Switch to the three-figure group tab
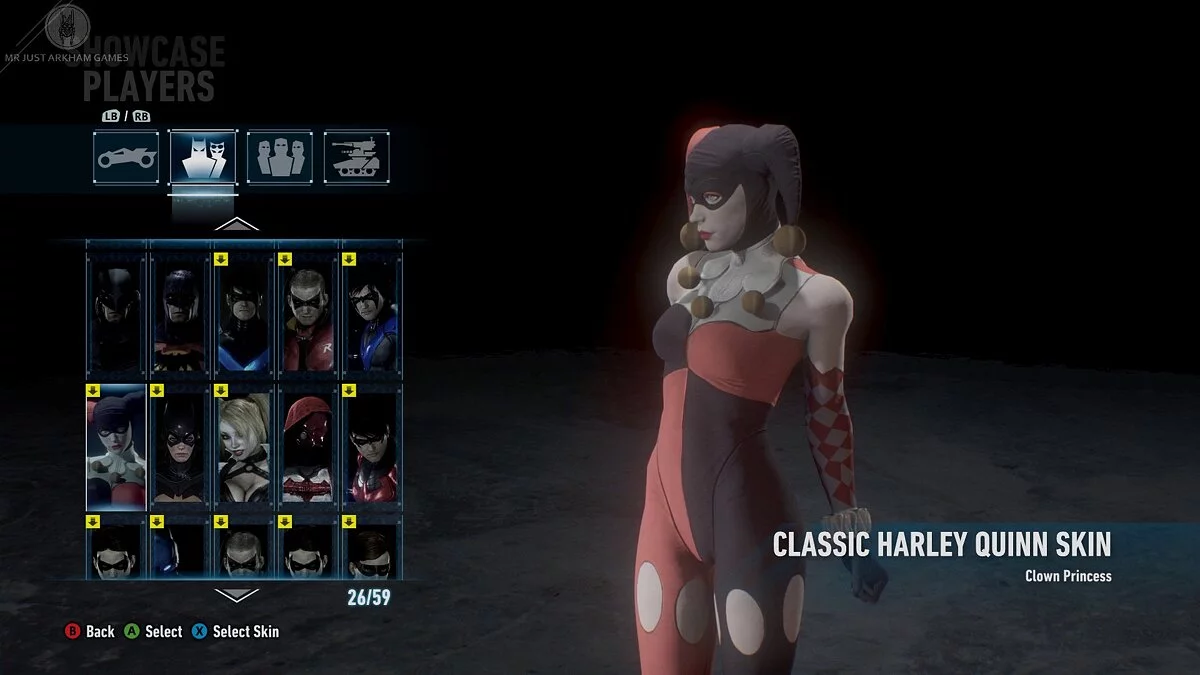1200x675 pixels. (x=279, y=157)
